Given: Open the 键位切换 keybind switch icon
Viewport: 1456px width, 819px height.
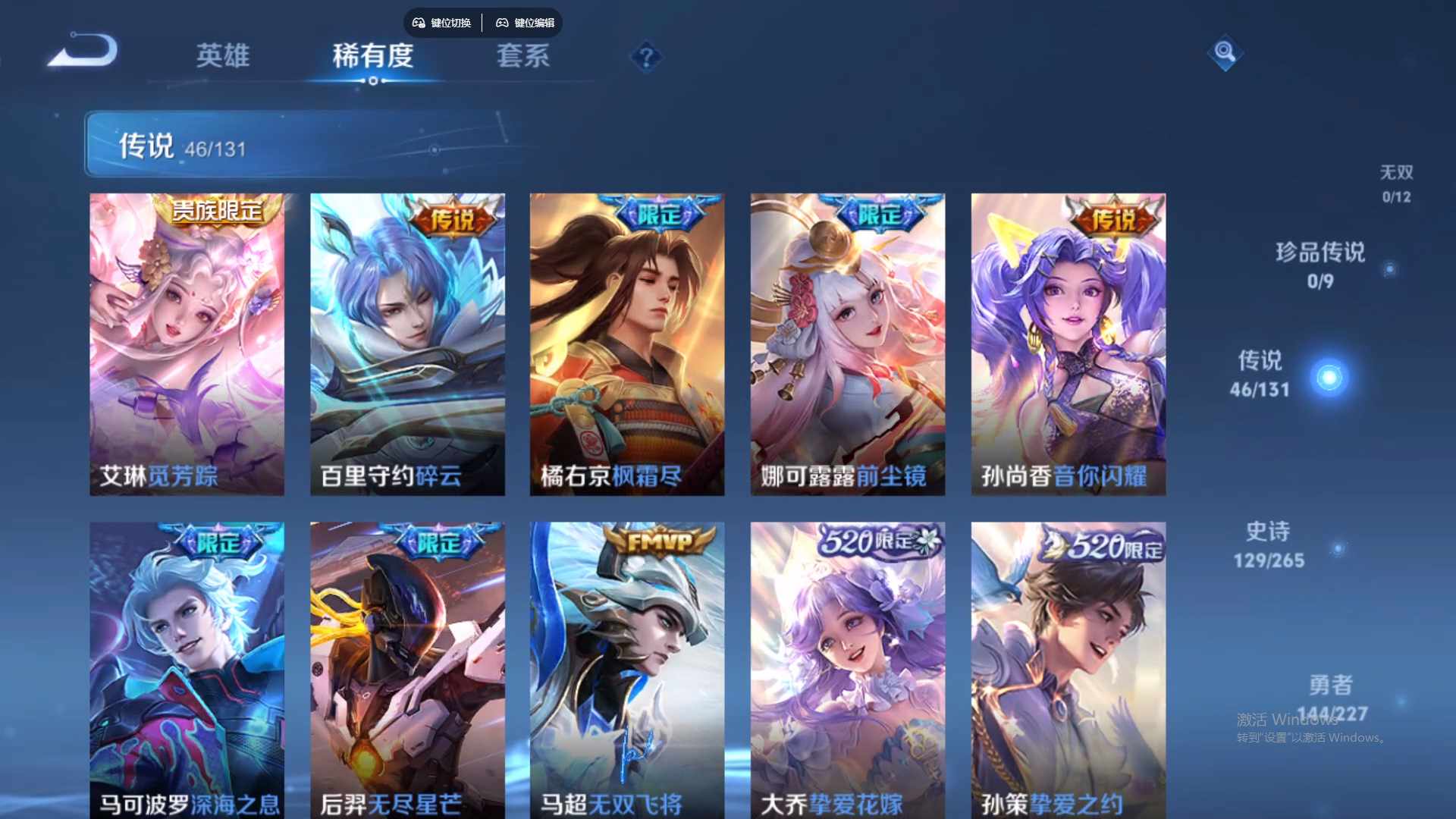Looking at the screenshot, I should 442,23.
